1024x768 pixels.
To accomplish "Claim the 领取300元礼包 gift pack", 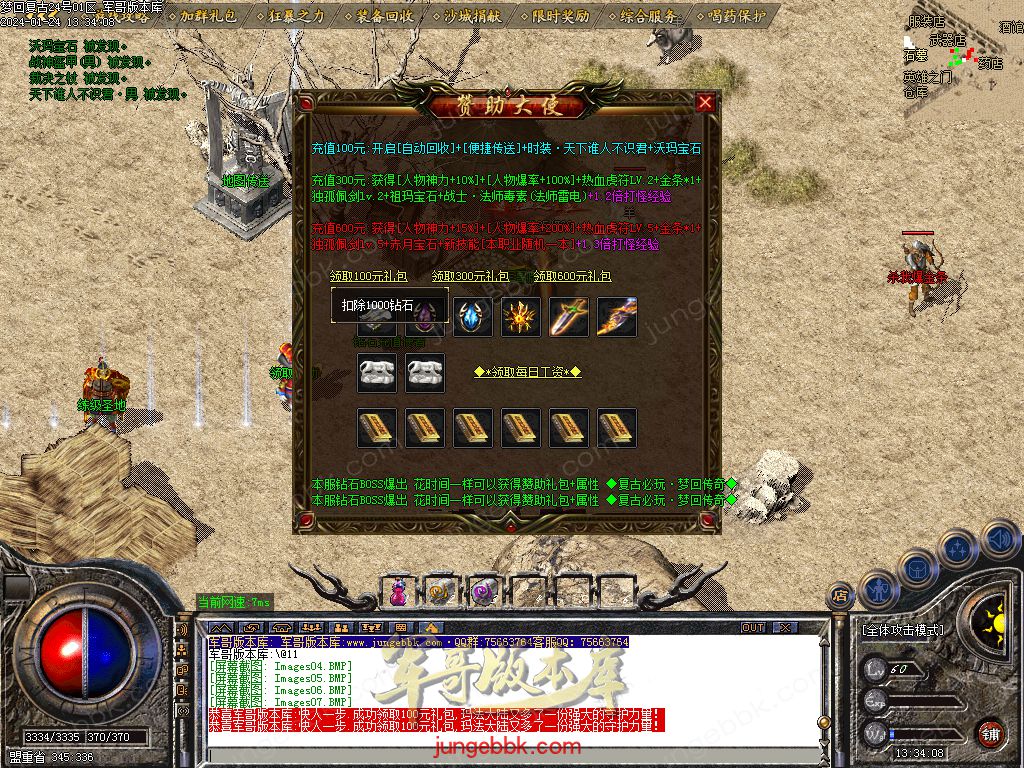I will (x=470, y=276).
